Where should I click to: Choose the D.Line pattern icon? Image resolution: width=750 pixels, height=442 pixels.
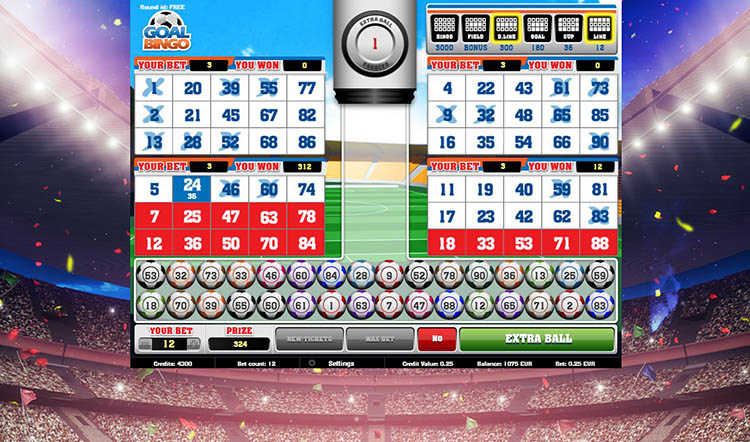click(506, 27)
